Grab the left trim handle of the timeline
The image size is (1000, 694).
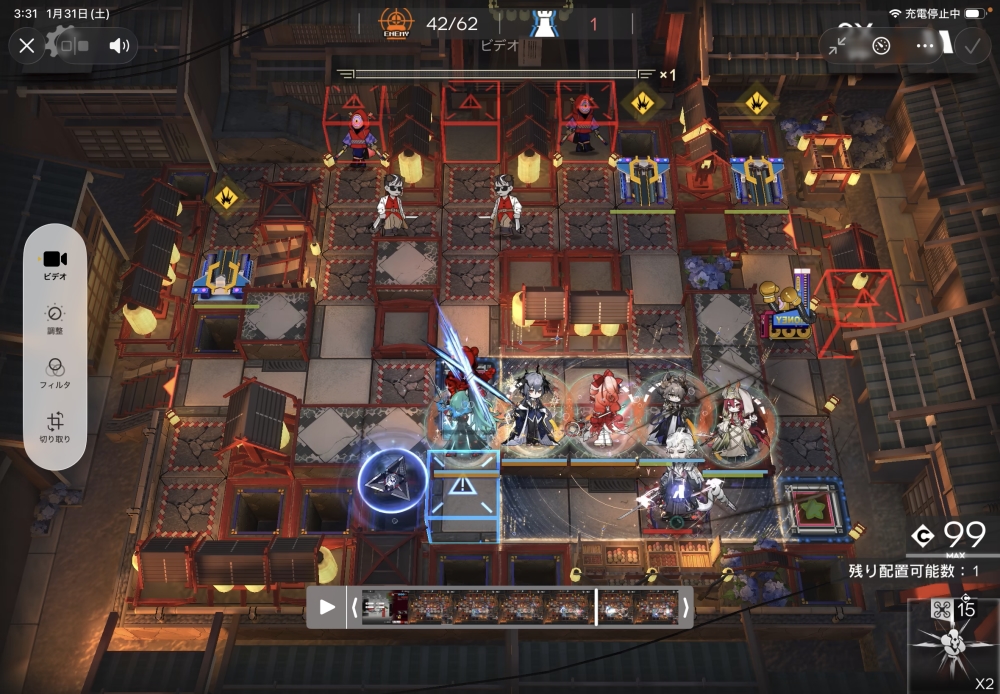pos(354,607)
